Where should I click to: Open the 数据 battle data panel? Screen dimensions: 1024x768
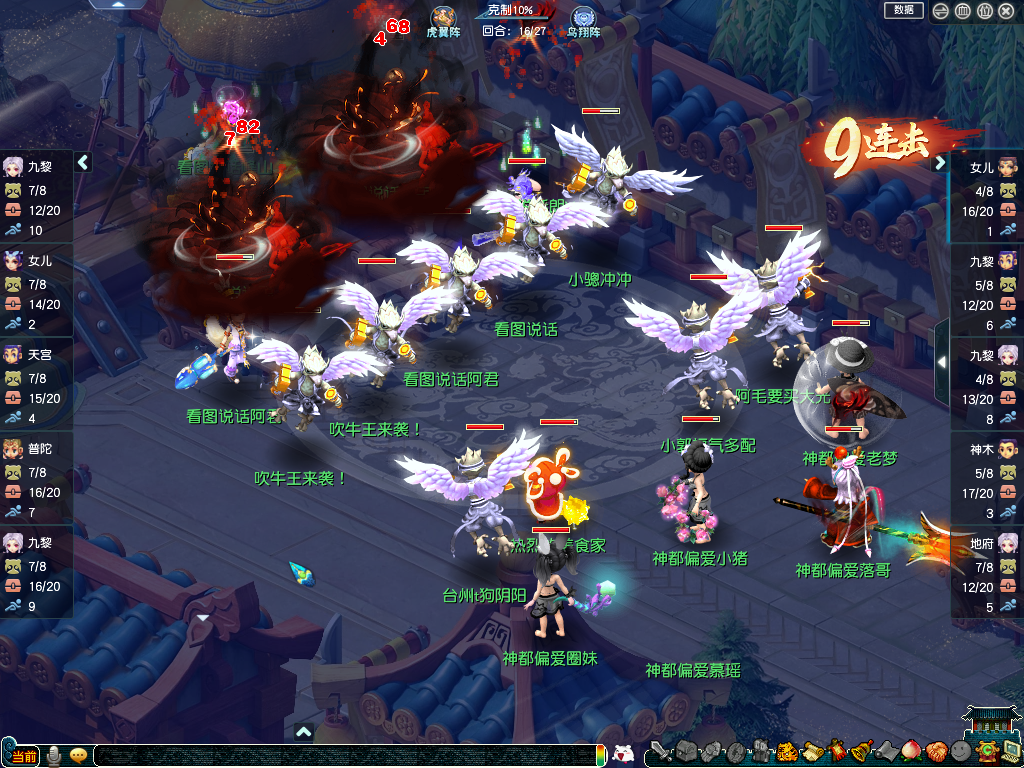[x=903, y=10]
